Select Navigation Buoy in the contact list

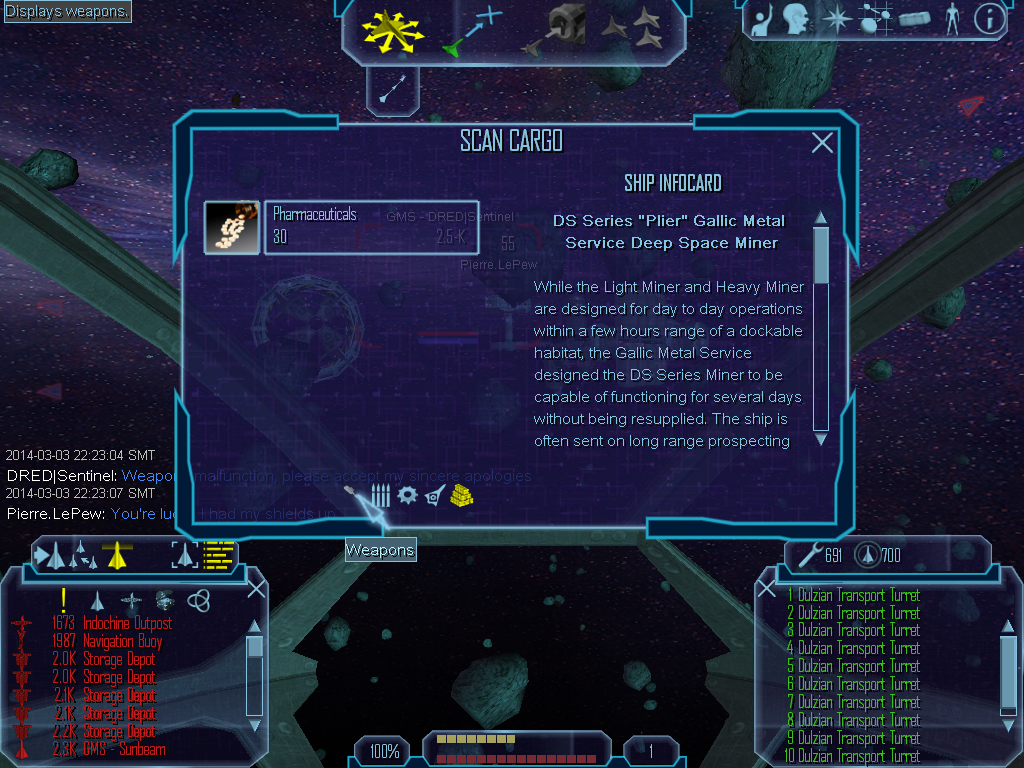pyautogui.click(x=122, y=642)
